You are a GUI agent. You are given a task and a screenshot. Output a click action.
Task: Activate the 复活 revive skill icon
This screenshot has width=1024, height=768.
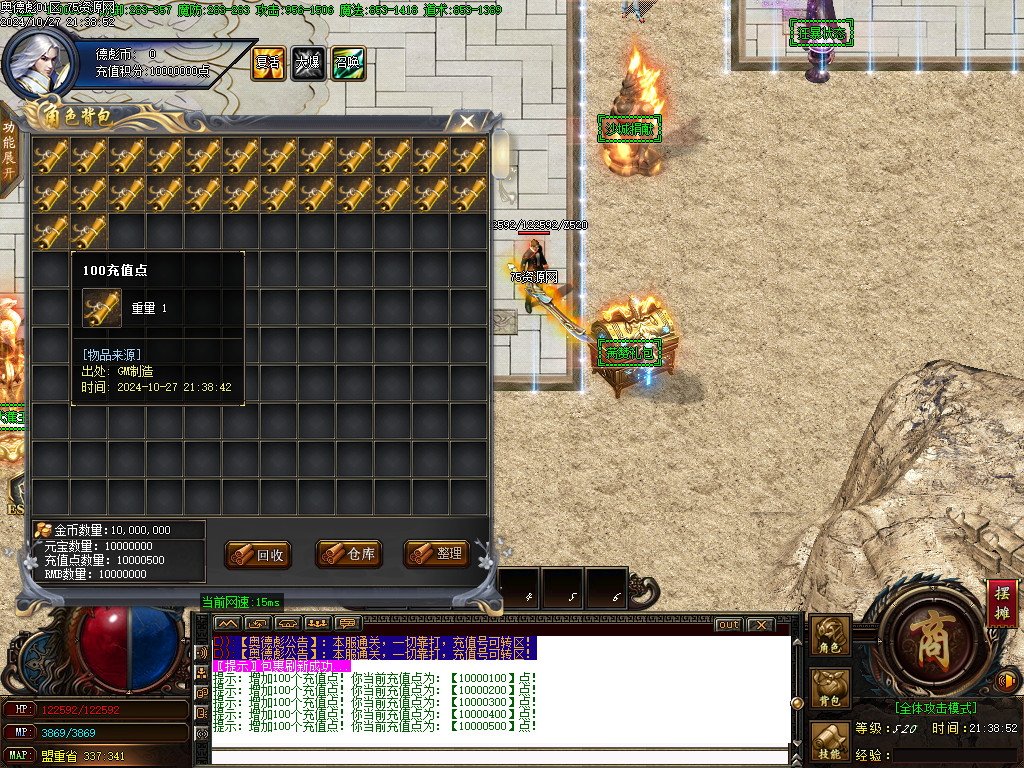coord(267,63)
